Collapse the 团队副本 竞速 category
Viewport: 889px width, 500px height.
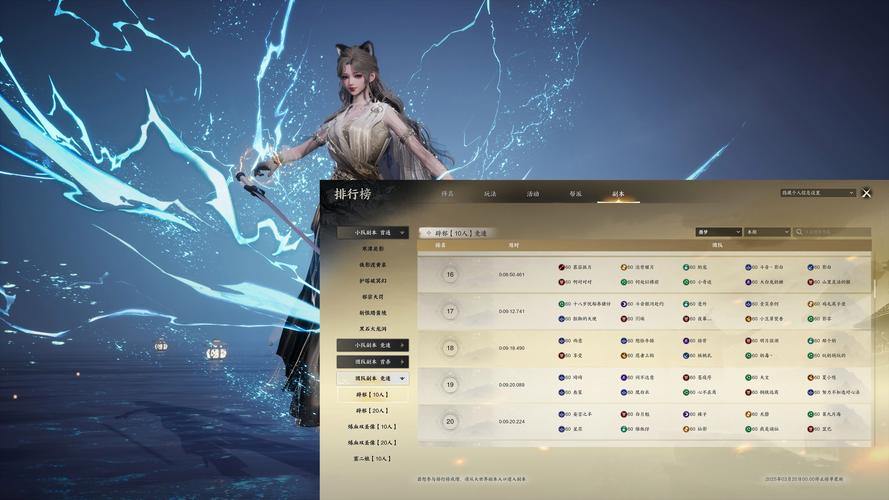tap(373, 379)
